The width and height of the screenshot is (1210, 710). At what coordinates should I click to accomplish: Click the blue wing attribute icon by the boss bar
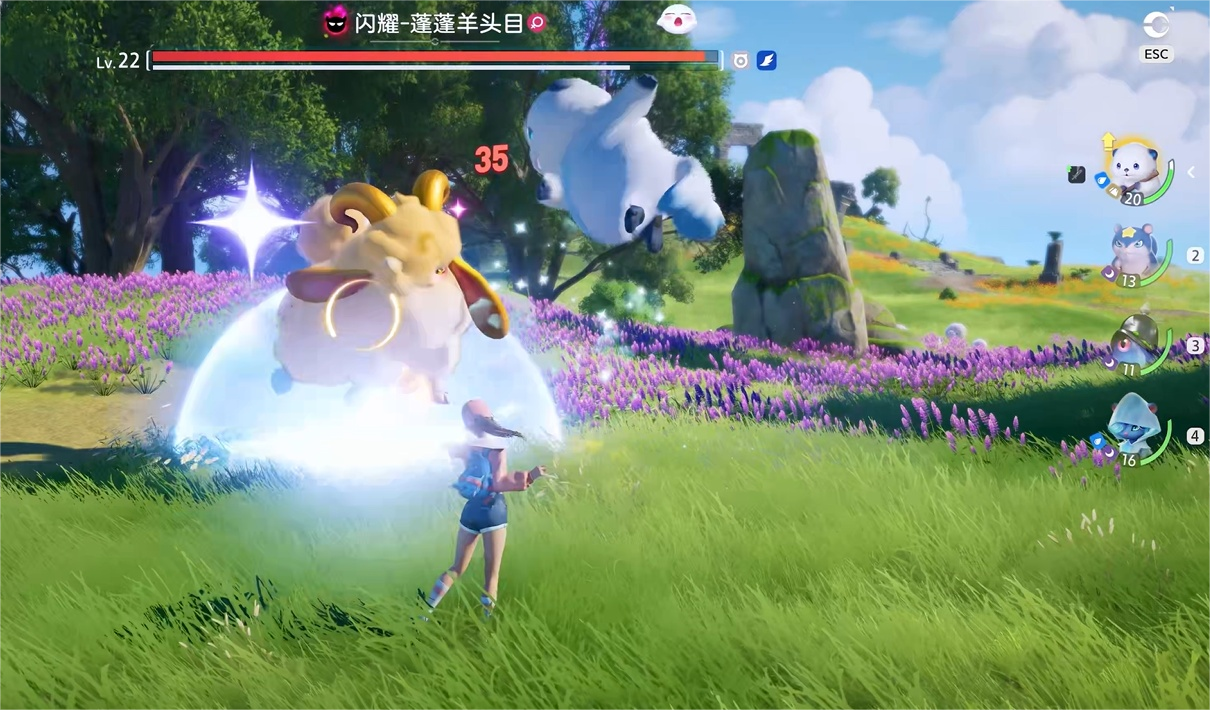coord(766,61)
